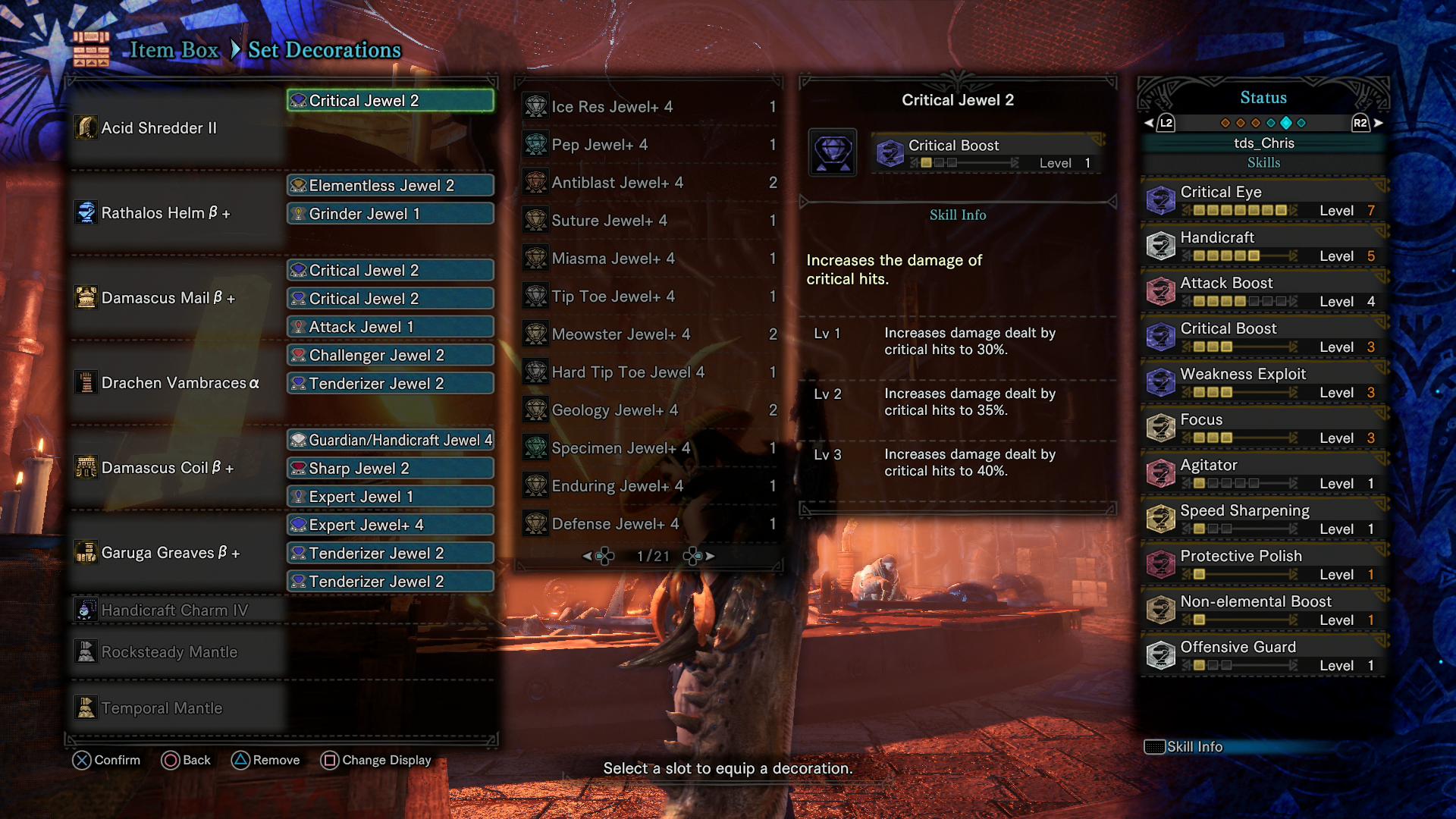
Task: Choose the Meowster Jewel+ 4 entry
Action: [649, 334]
